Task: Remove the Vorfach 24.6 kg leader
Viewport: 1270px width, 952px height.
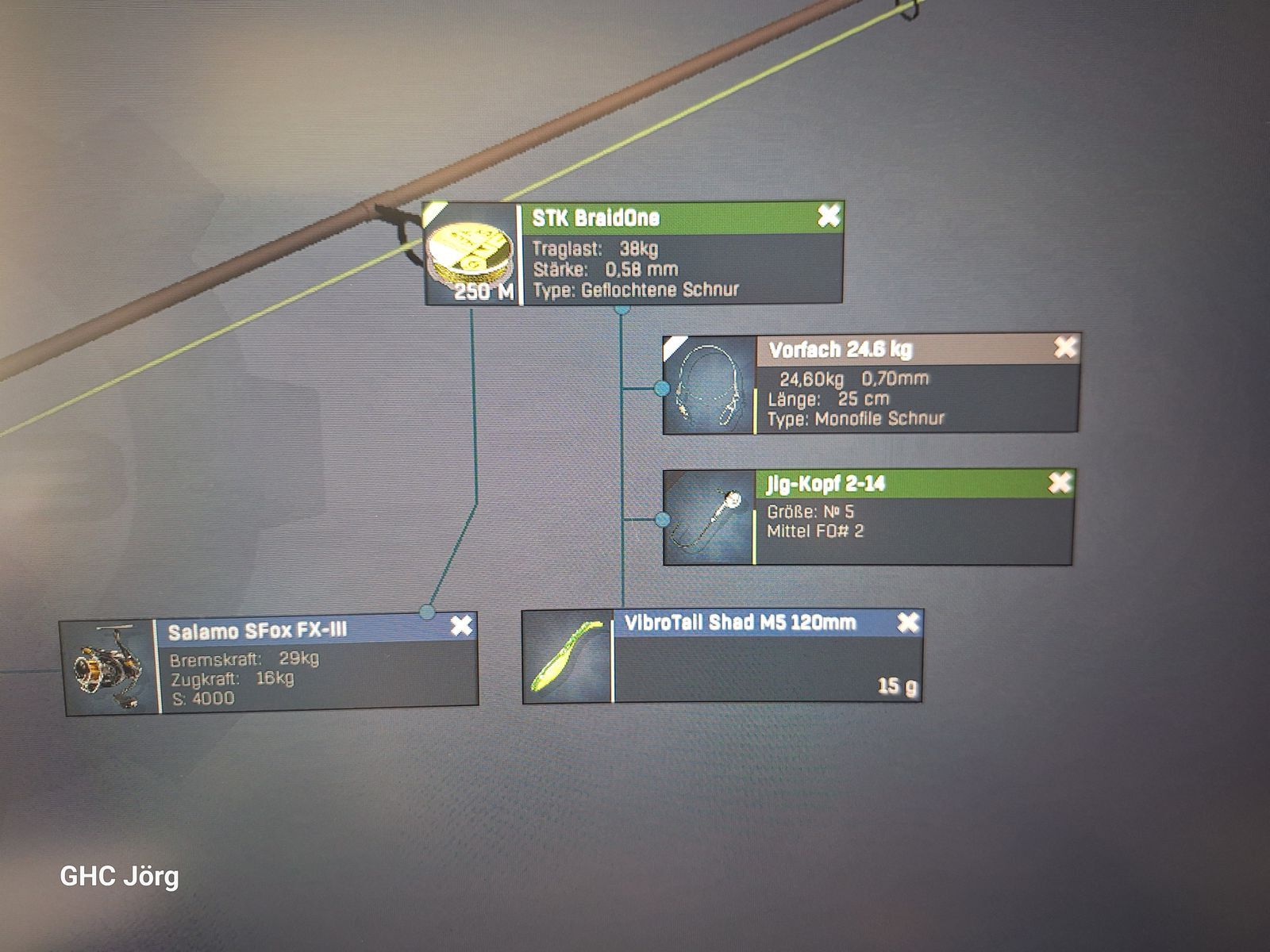Action: (x=1064, y=347)
